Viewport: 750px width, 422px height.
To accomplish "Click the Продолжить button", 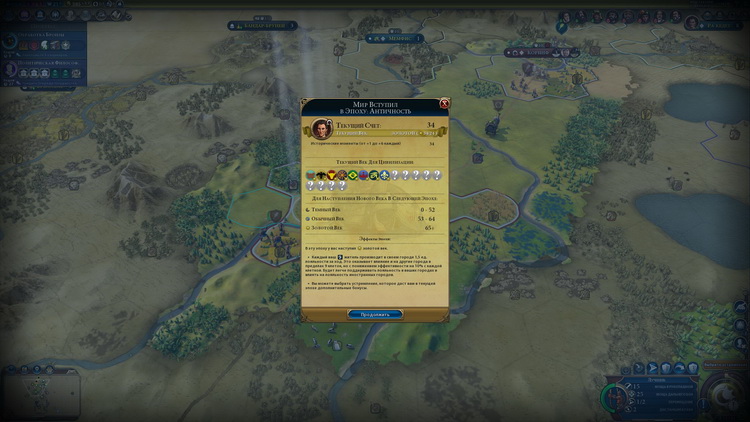I will click(x=375, y=314).
